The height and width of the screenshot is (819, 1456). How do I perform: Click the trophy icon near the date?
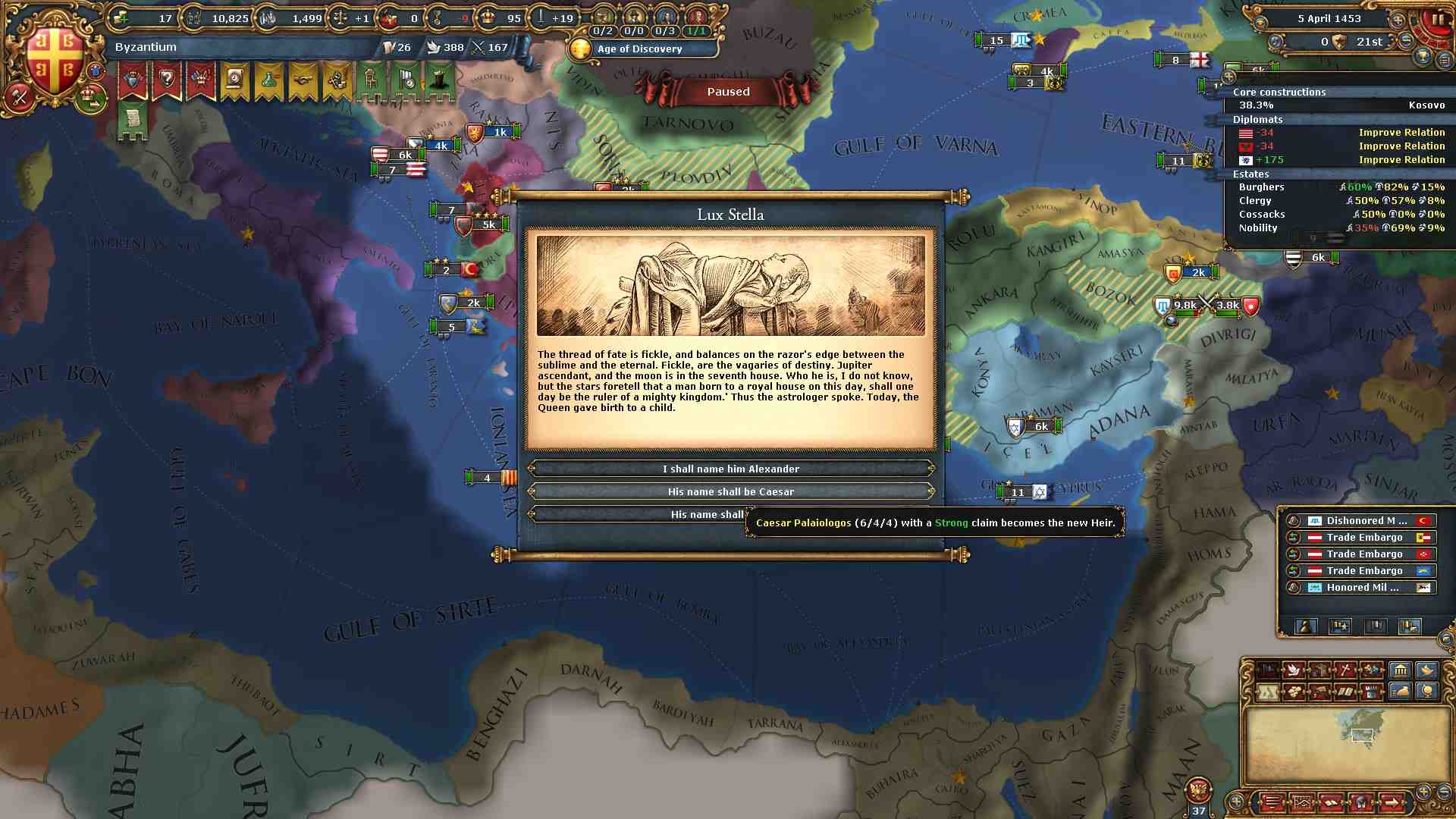1423,57
